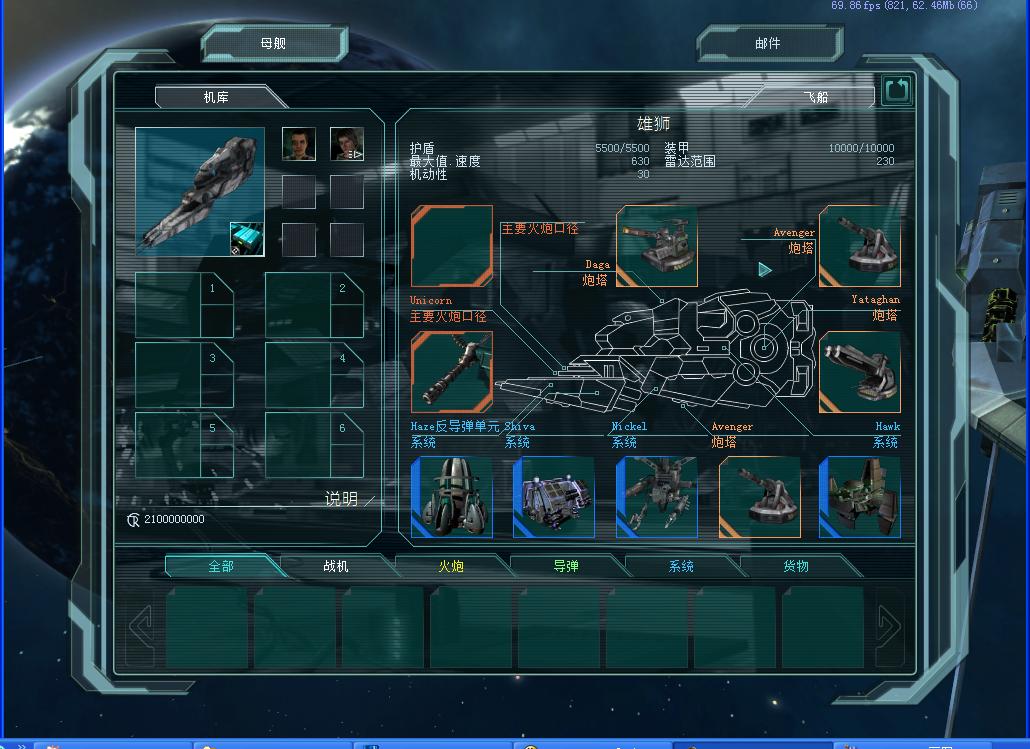The image size is (1030, 749).
Task: Show the 全部 all-items category
Action: (221, 566)
